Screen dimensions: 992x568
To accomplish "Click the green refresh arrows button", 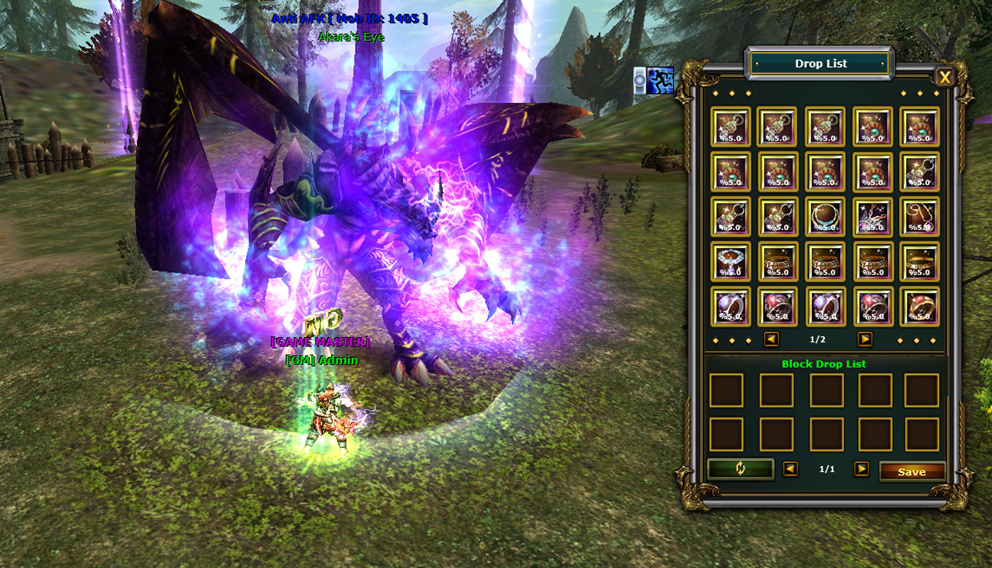I will [740, 469].
